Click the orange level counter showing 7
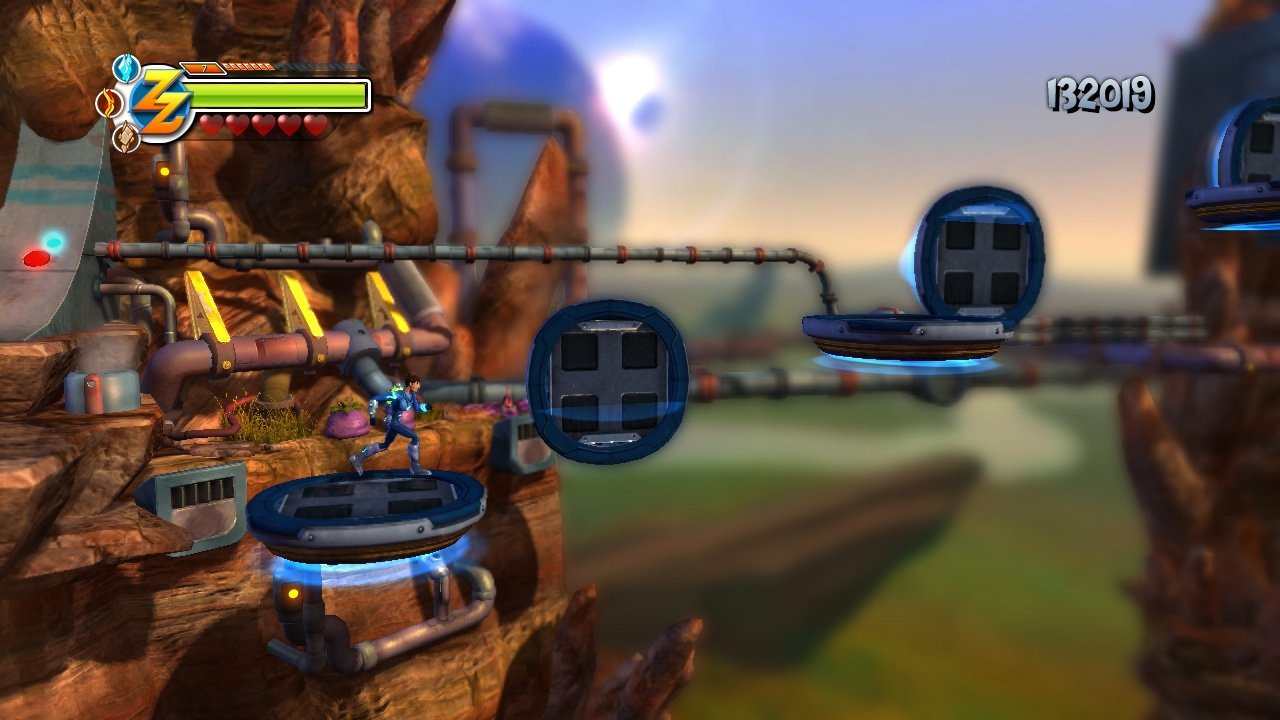The height and width of the screenshot is (720, 1280). click(x=202, y=69)
